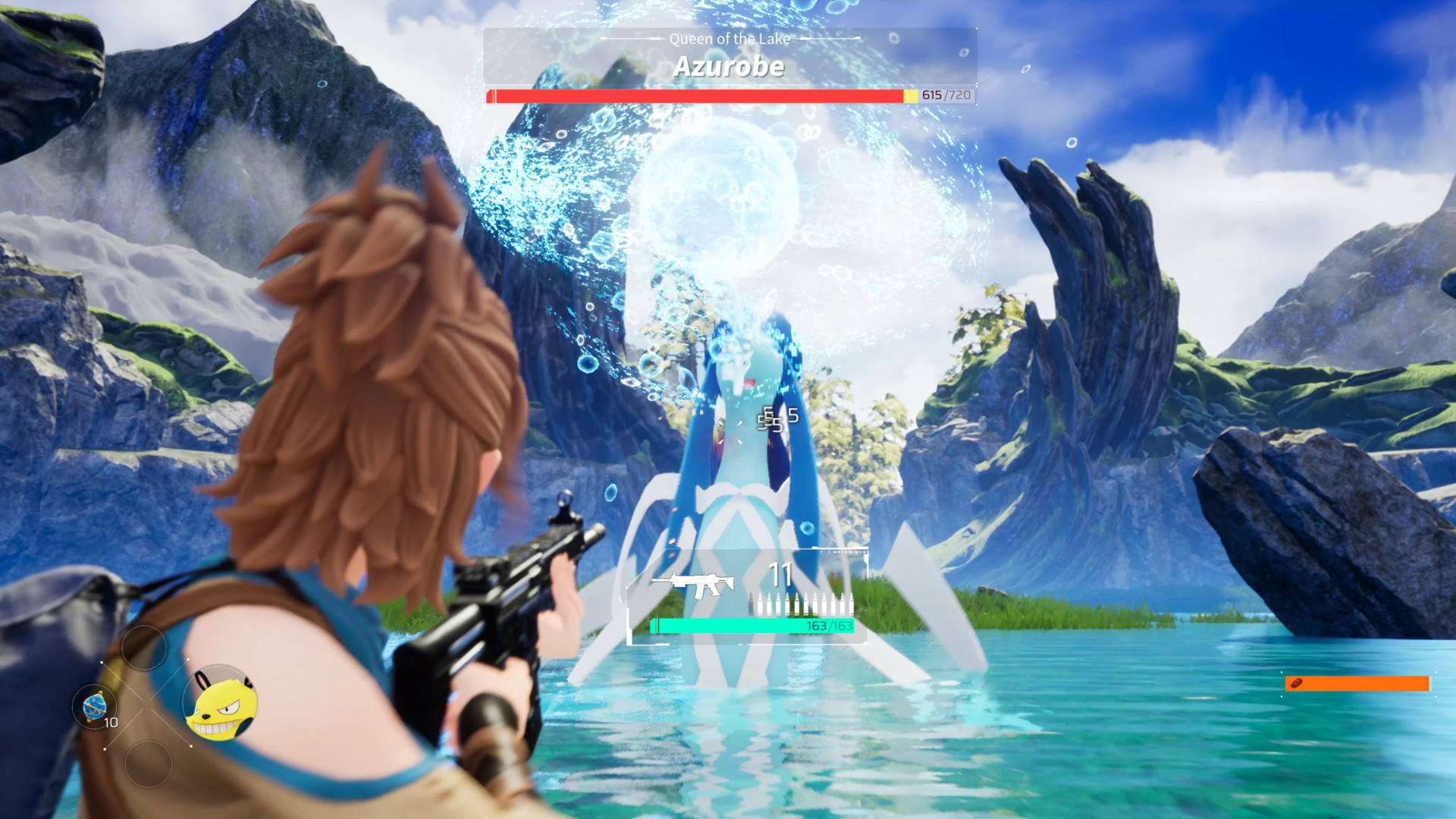Viewport: 1456px width, 819px height.
Task: Click the orange hunger bar at bottom right
Action: [x=1357, y=684]
